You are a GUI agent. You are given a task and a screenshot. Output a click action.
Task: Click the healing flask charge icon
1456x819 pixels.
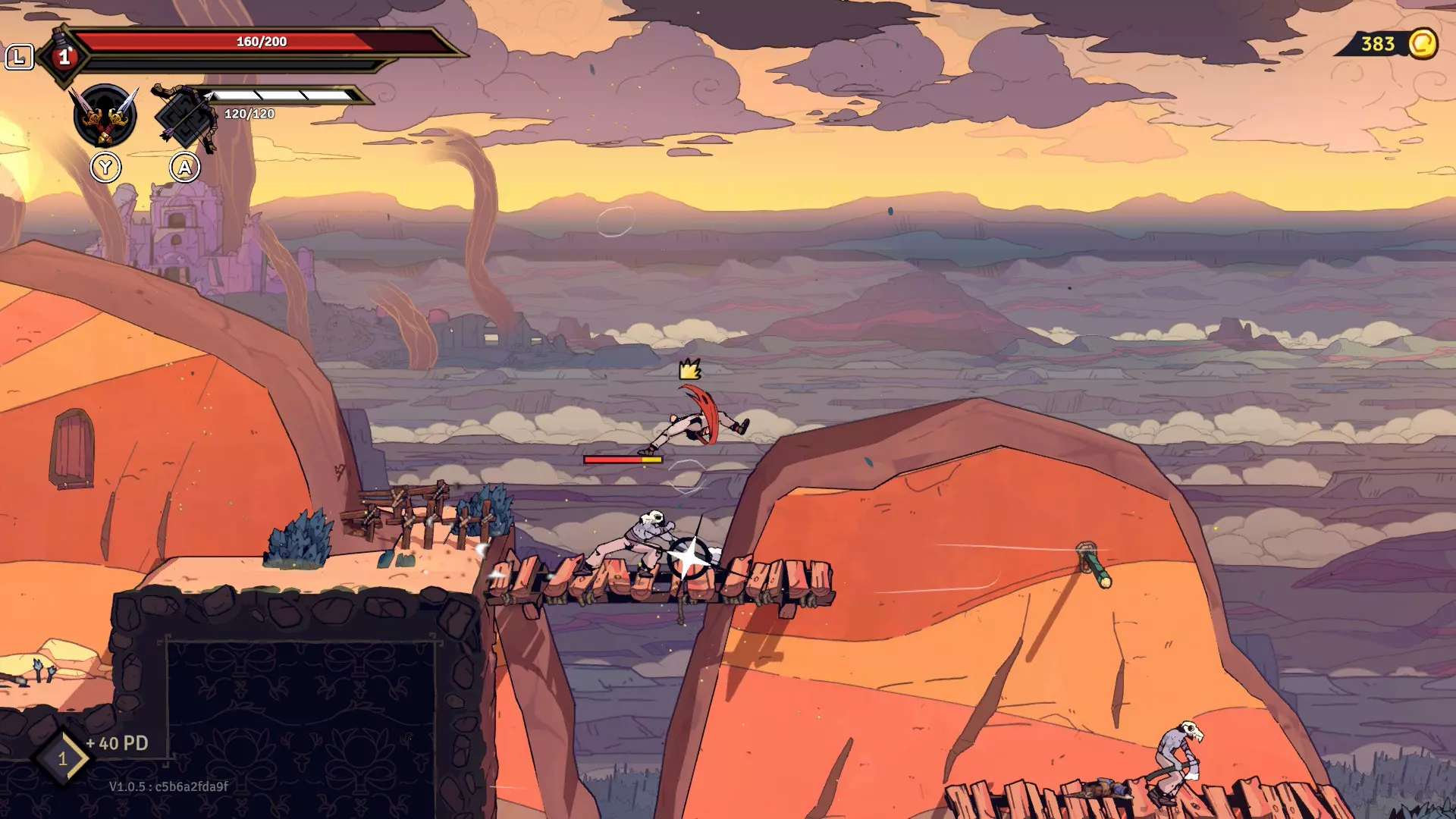point(64,56)
